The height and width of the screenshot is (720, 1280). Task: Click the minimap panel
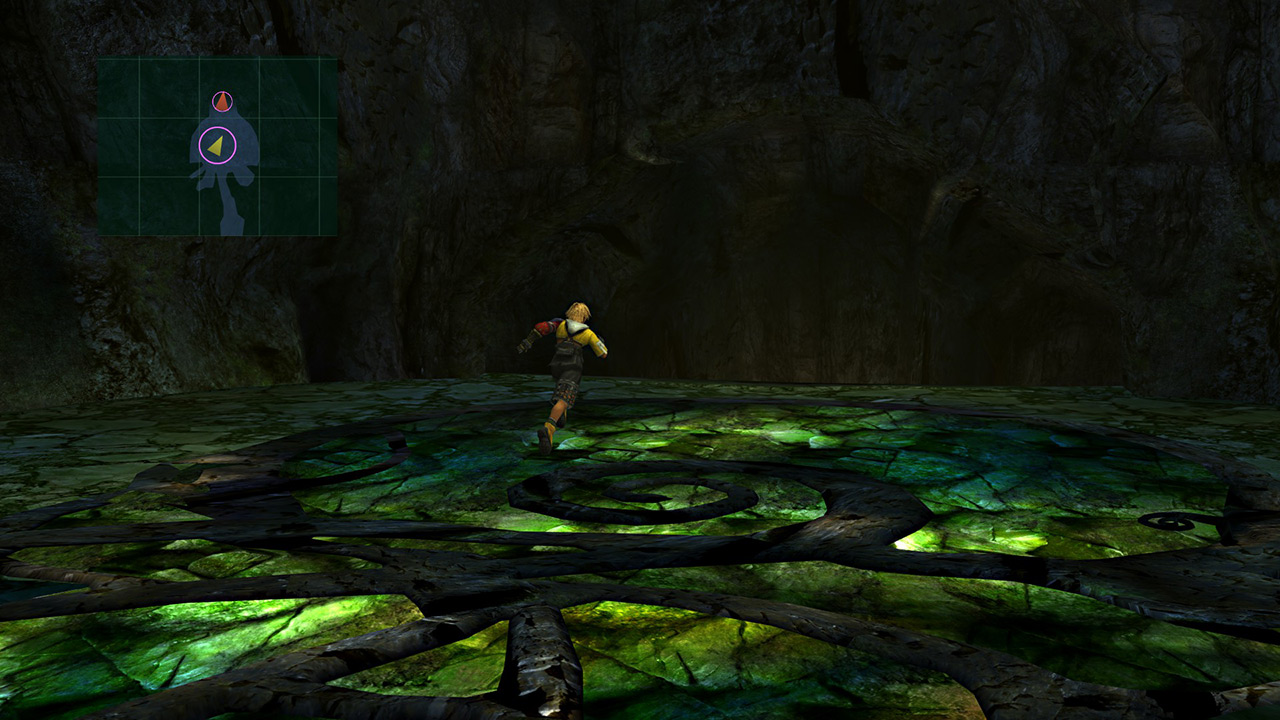(217, 146)
